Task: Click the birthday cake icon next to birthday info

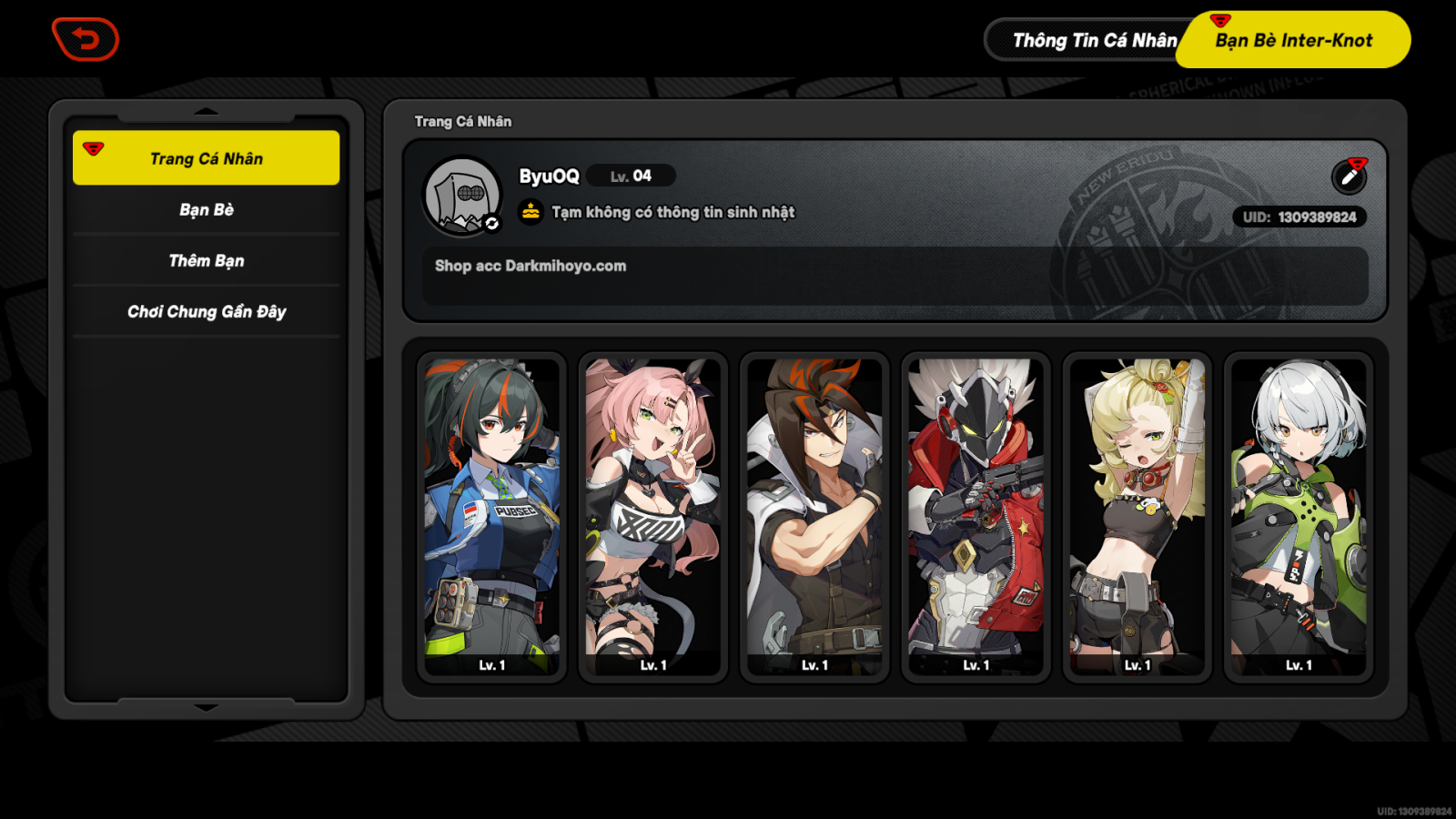Action: coord(531,212)
